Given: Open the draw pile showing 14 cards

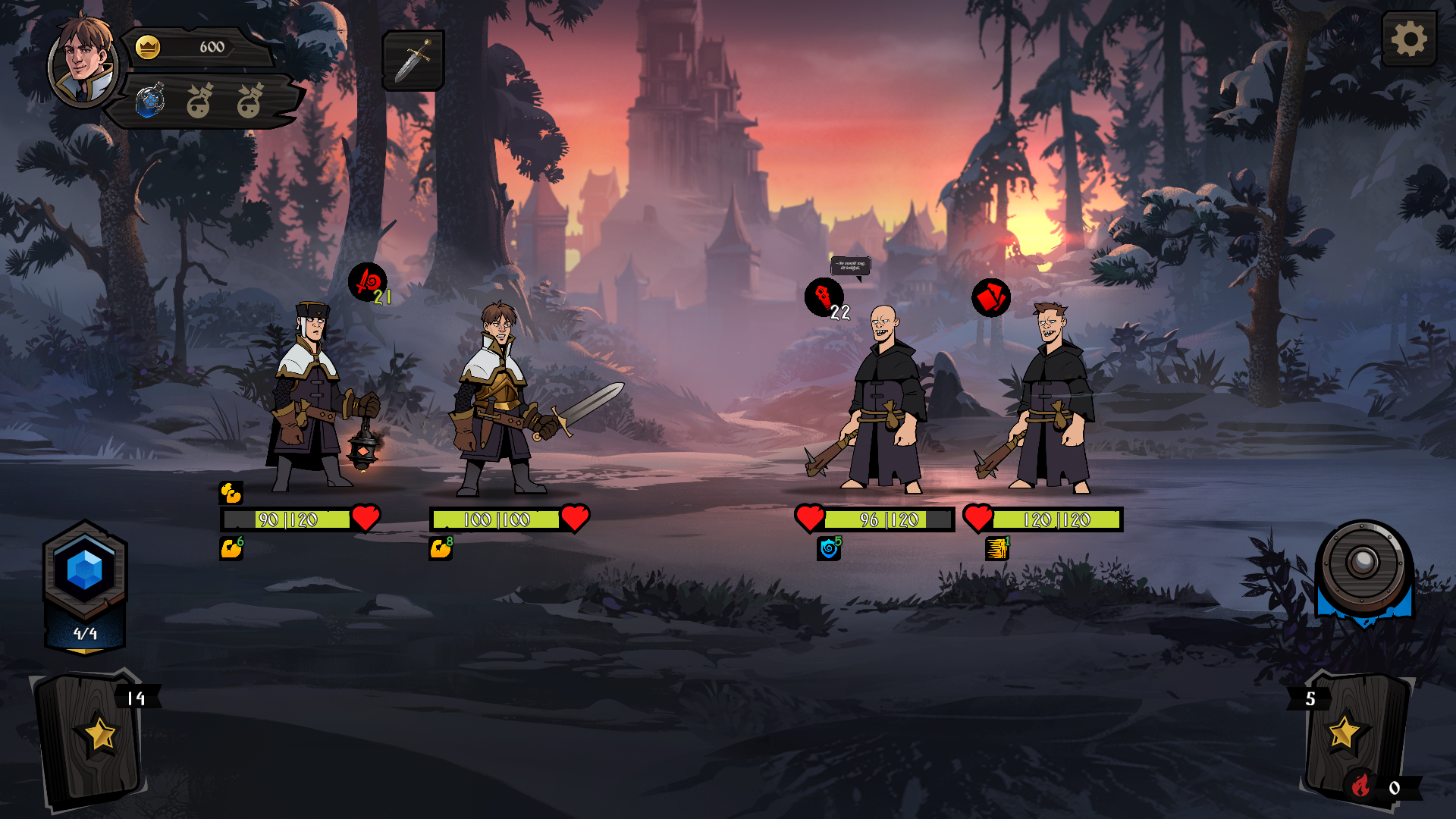Looking at the screenshot, I should 93,736.
